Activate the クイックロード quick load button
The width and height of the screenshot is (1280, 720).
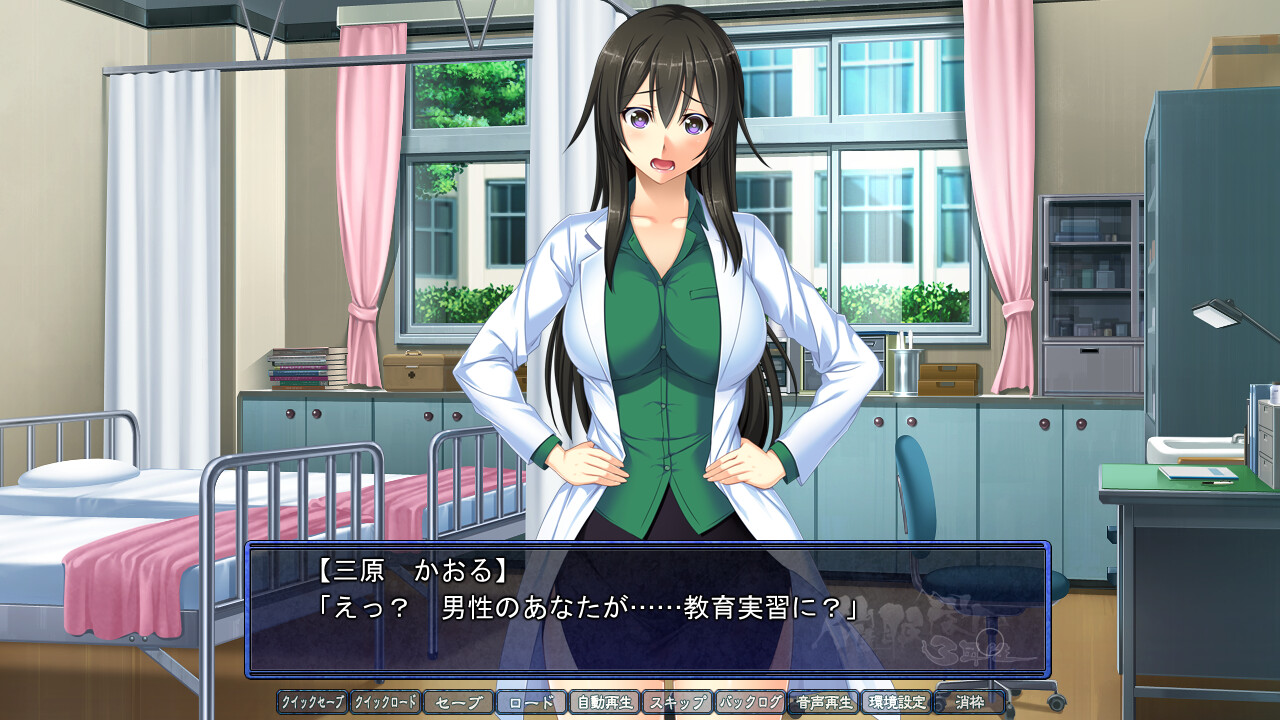click(385, 702)
